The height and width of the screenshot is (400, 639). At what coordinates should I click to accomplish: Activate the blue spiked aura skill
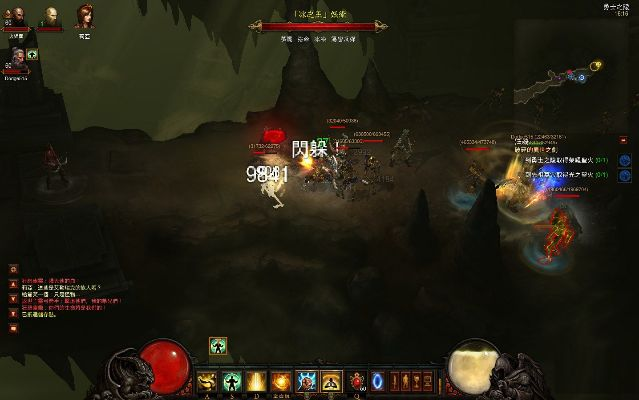point(307,381)
